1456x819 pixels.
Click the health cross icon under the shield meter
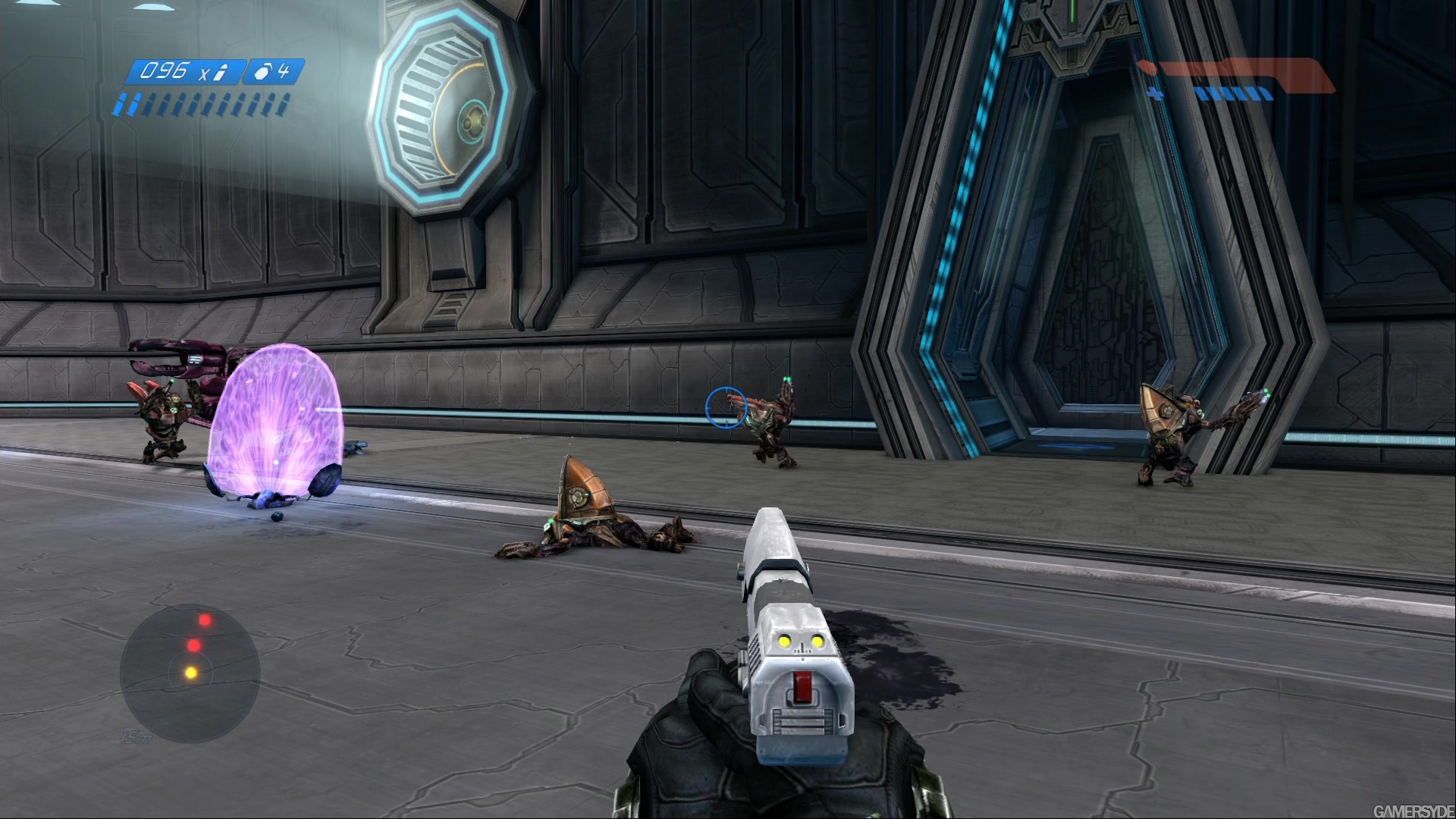(x=1155, y=93)
